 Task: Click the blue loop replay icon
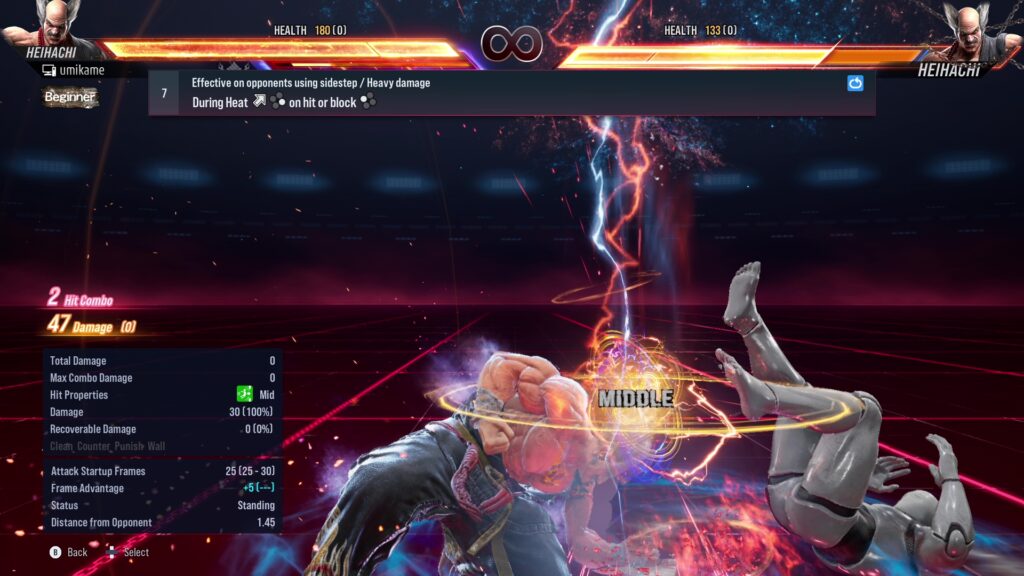point(855,84)
